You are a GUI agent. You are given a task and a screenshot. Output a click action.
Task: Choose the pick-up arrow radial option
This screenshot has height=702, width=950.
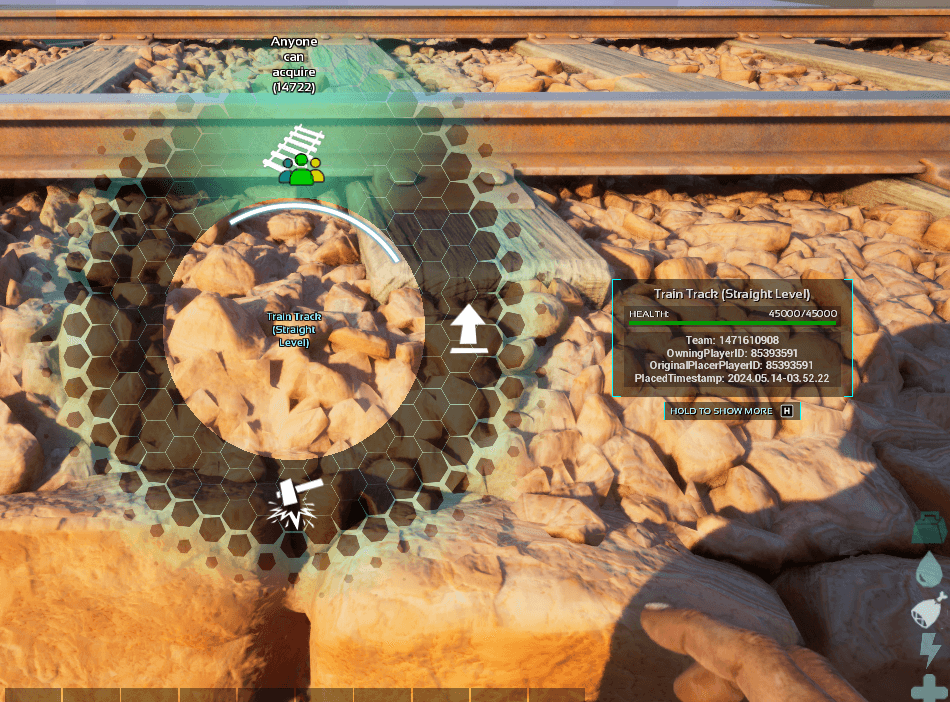tap(468, 330)
